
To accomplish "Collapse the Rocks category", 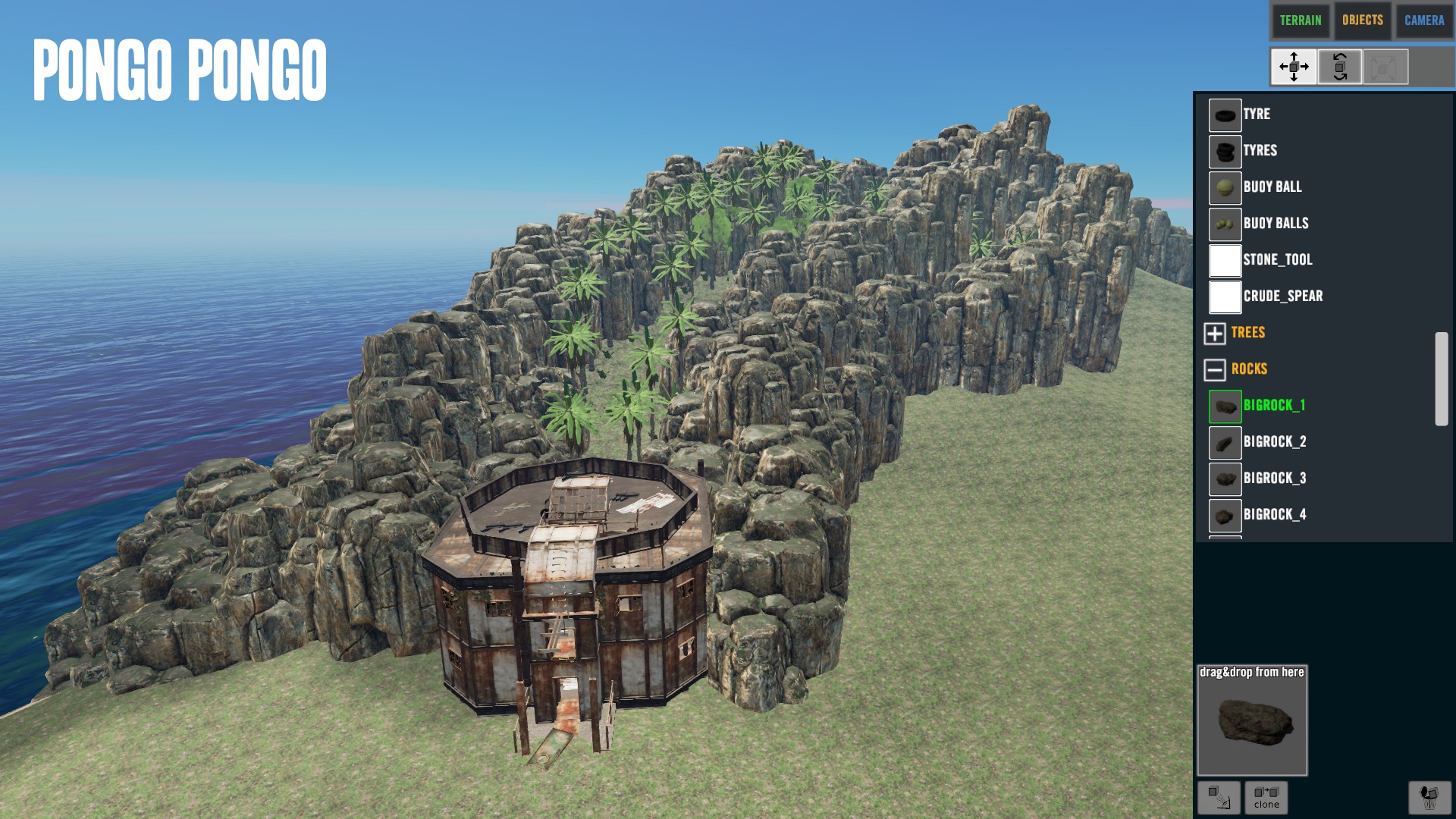I will (x=1215, y=369).
